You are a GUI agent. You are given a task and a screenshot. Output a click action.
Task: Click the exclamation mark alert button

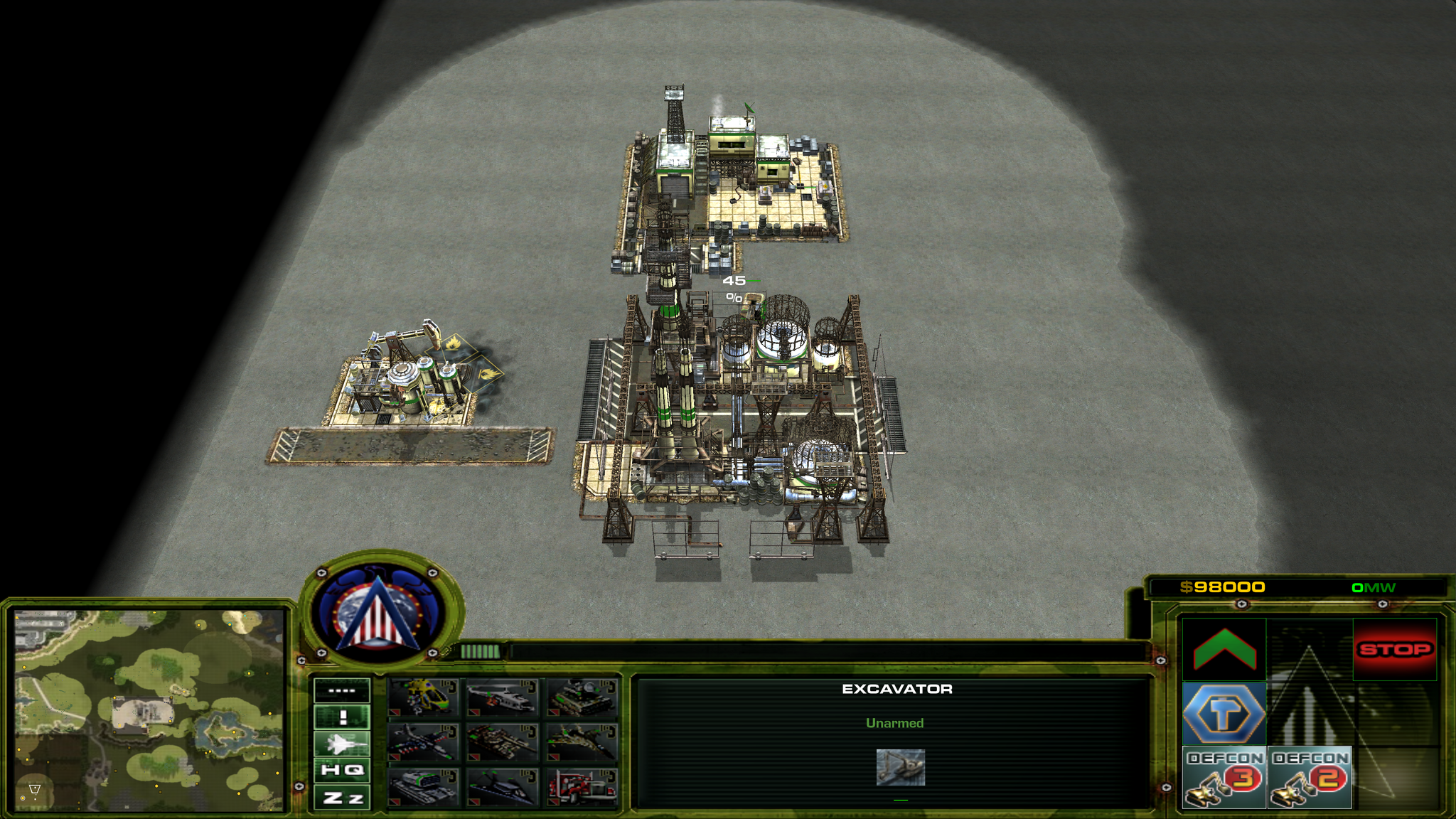pyautogui.click(x=342, y=717)
